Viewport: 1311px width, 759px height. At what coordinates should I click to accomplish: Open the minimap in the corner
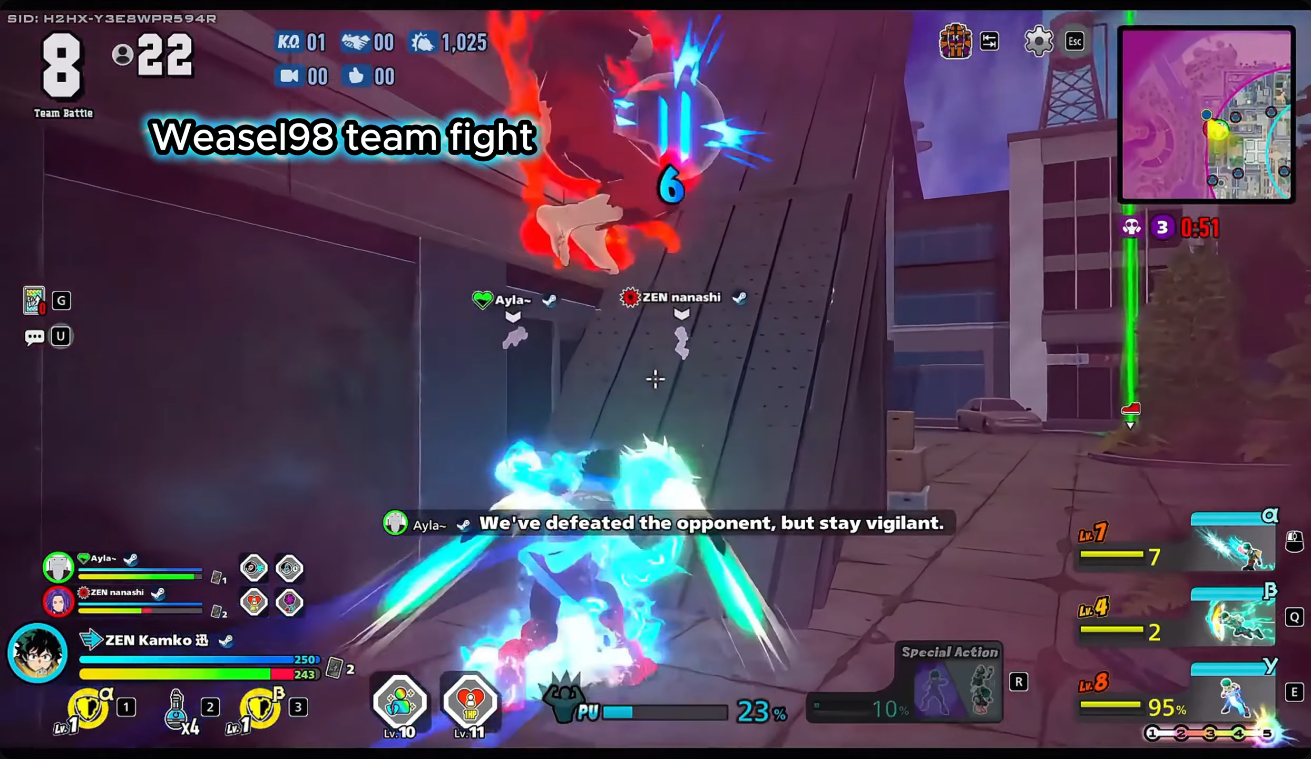click(x=1205, y=114)
